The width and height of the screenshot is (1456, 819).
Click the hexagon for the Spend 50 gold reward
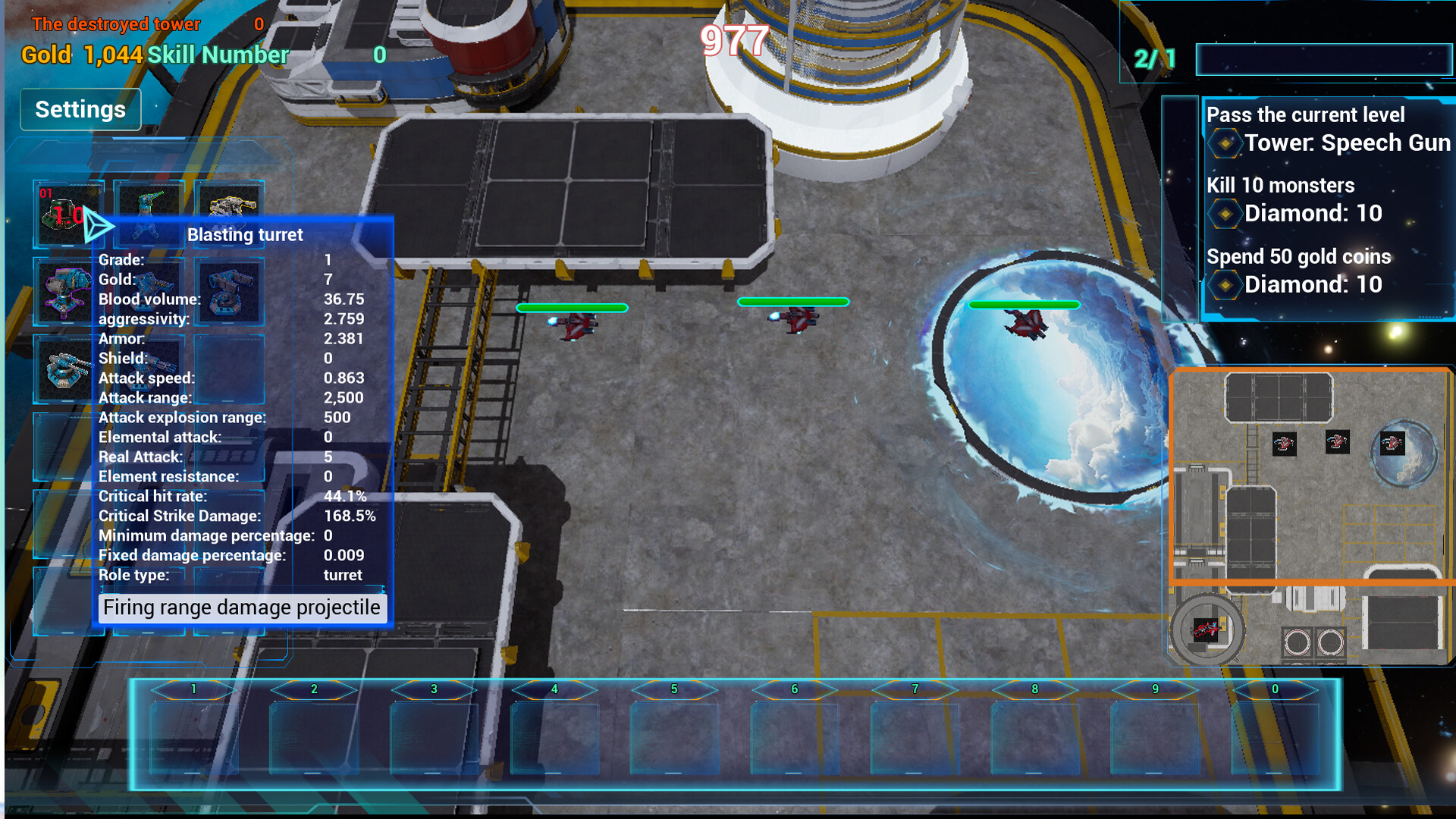tap(1227, 285)
